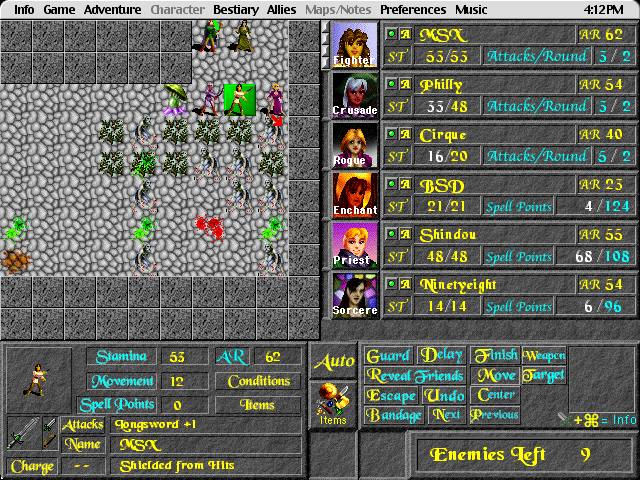Open the Game menu
640x480 pixels.
click(x=59, y=9)
